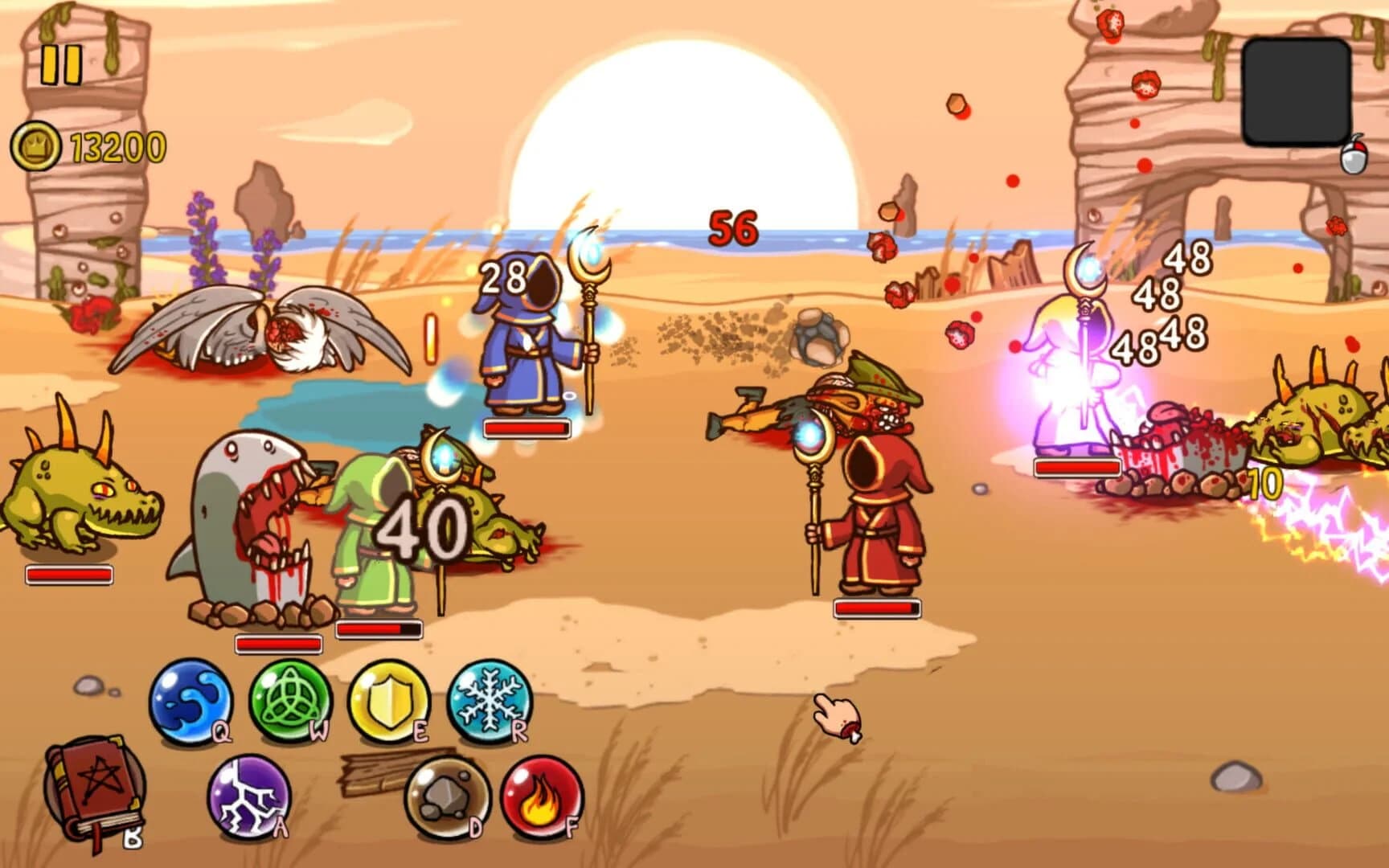
Task: Click the crown coin currency icon
Action: 36,145
